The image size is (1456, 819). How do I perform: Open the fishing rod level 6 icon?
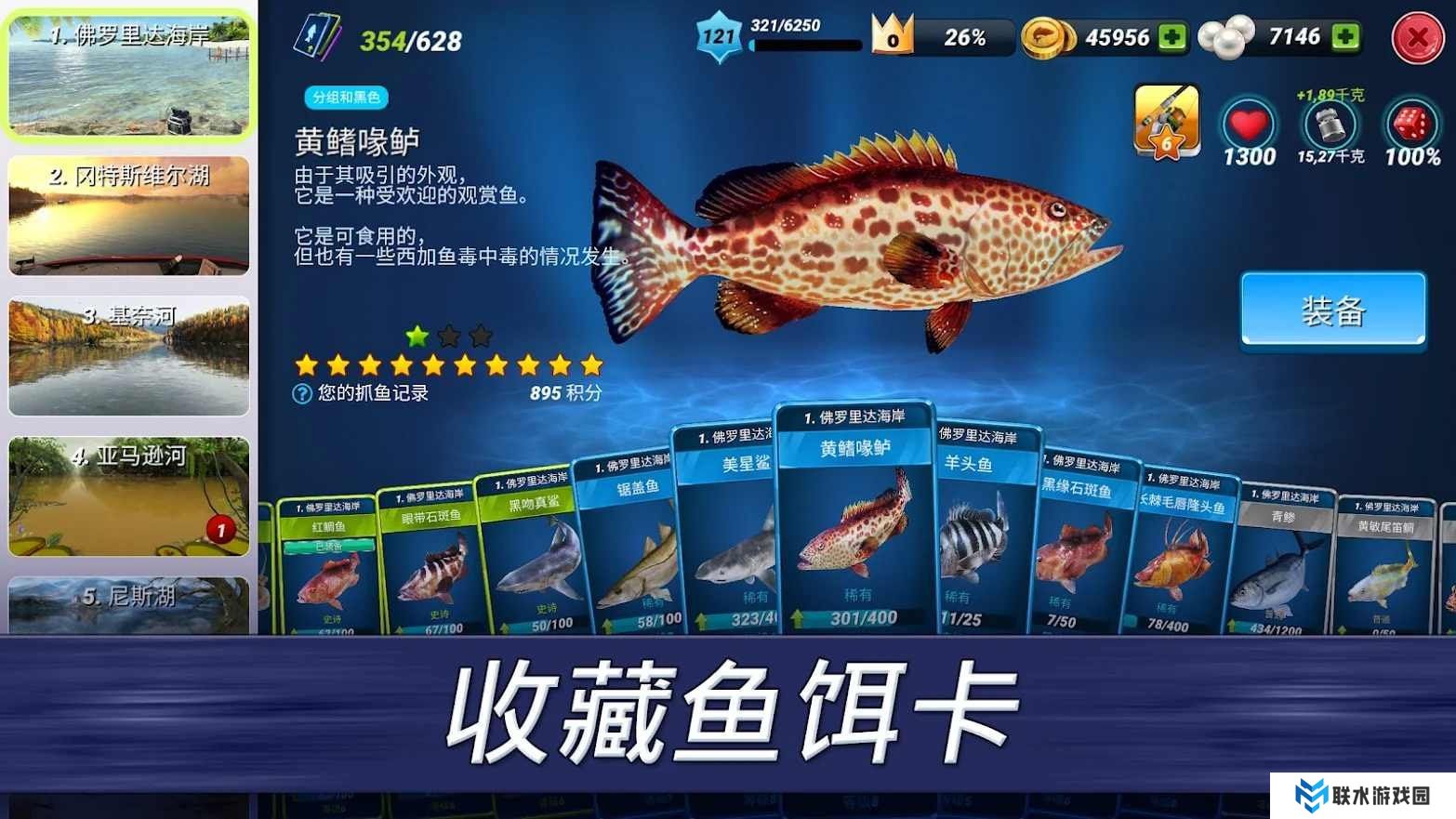[1166, 121]
